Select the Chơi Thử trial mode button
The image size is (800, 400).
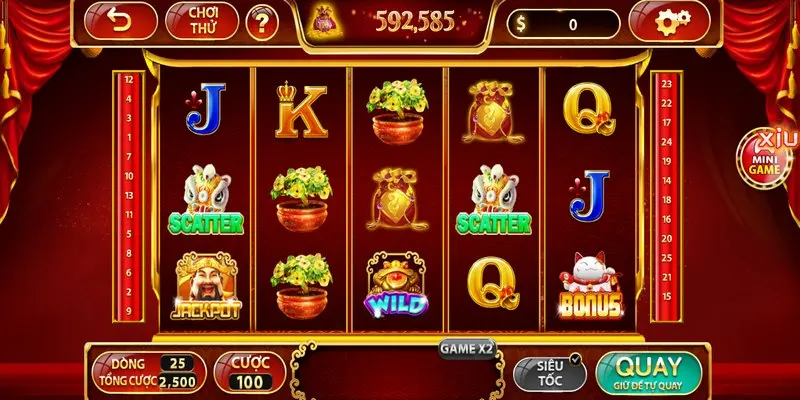coord(197,21)
